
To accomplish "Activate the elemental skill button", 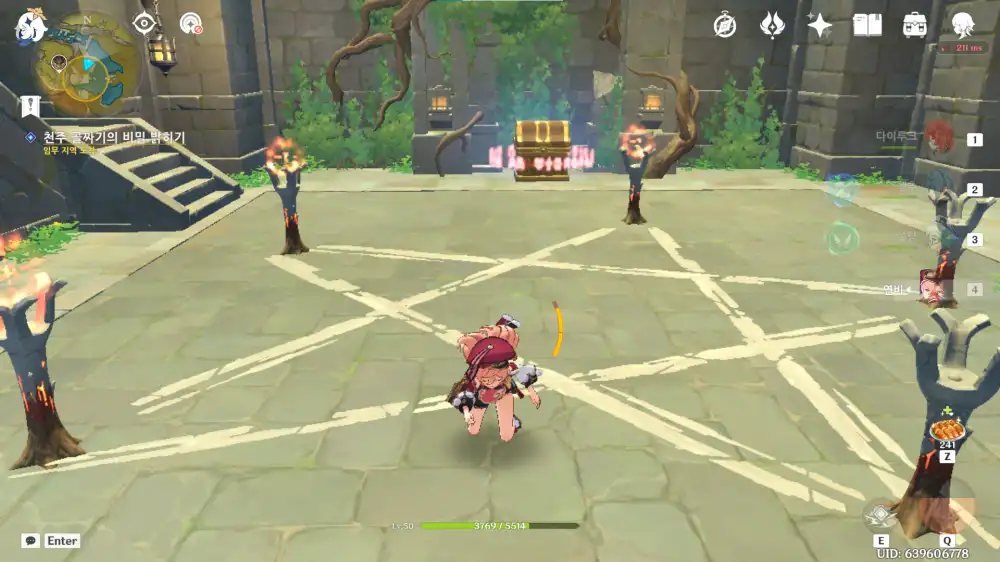I will pos(880,516).
